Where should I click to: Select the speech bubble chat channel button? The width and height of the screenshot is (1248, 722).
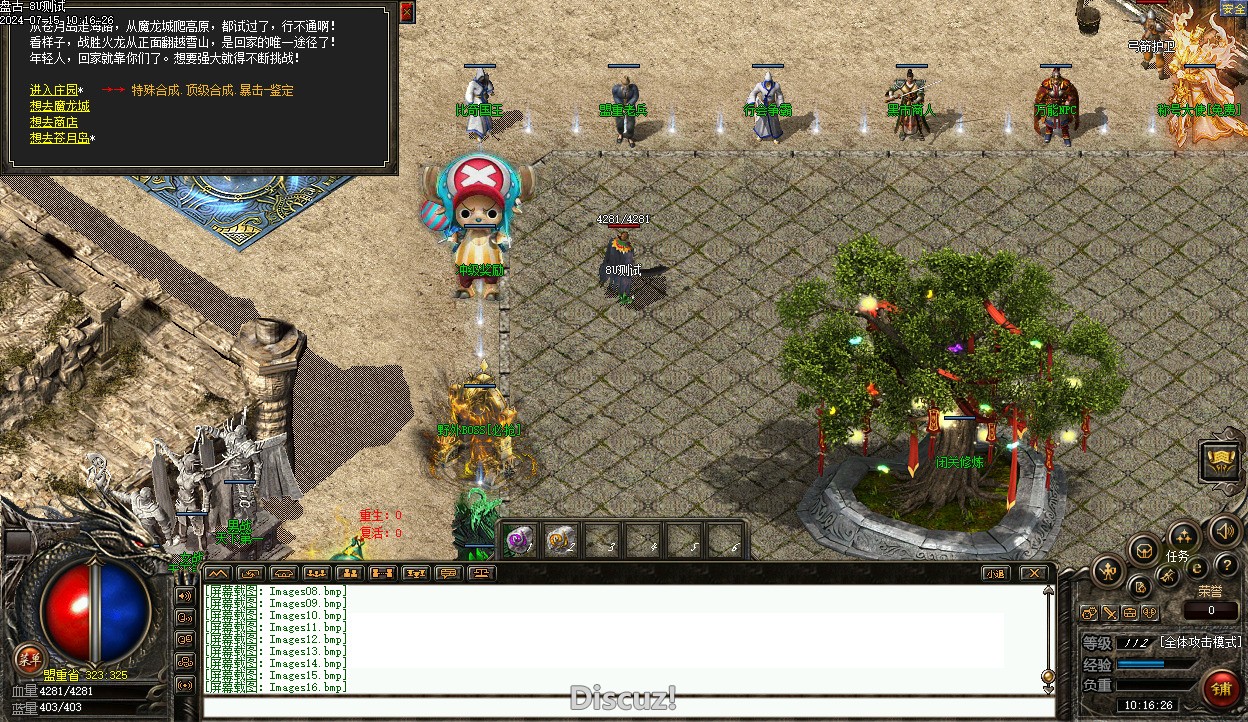pyautogui.click(x=448, y=573)
